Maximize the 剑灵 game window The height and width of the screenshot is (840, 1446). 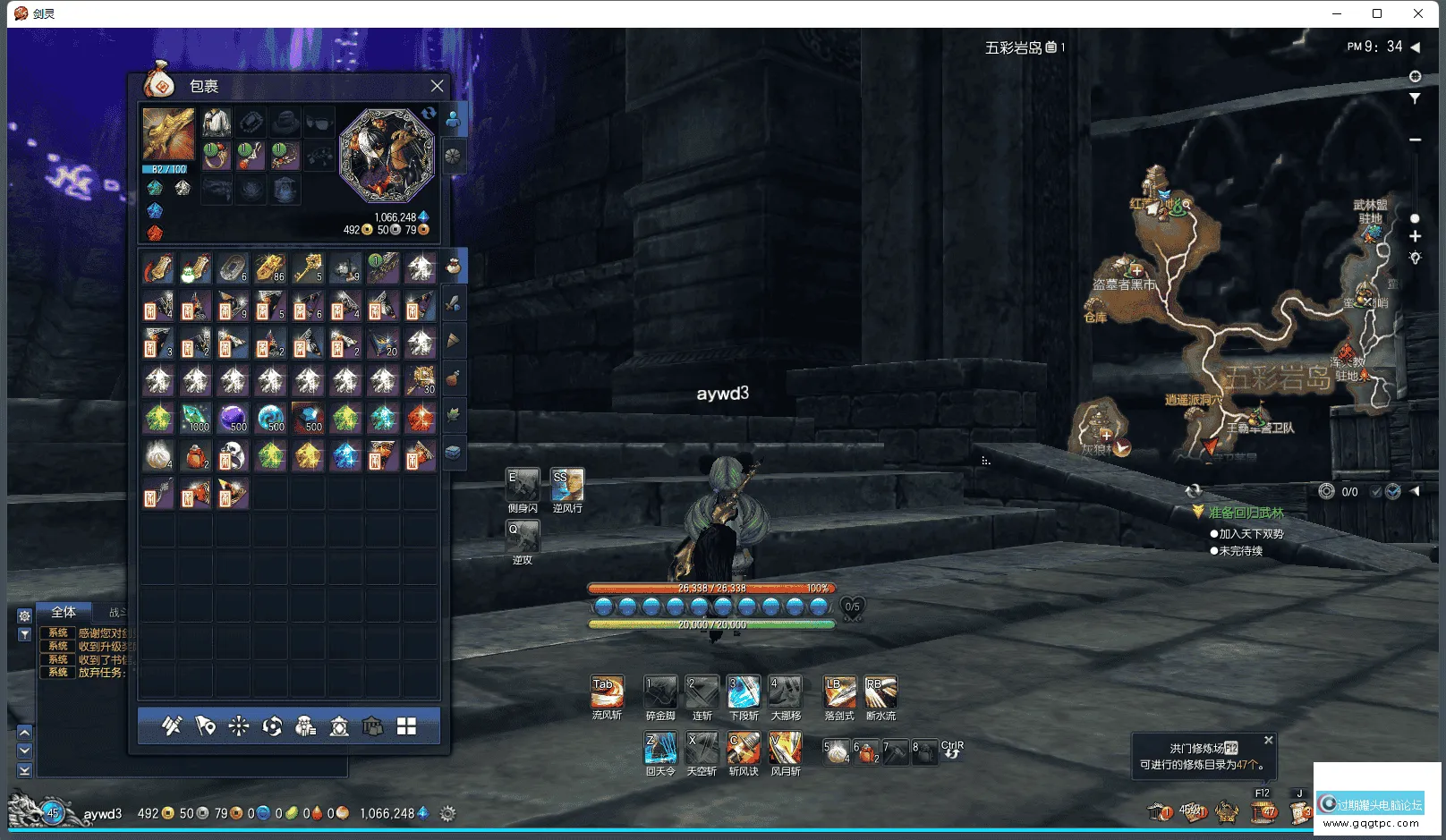point(1377,13)
